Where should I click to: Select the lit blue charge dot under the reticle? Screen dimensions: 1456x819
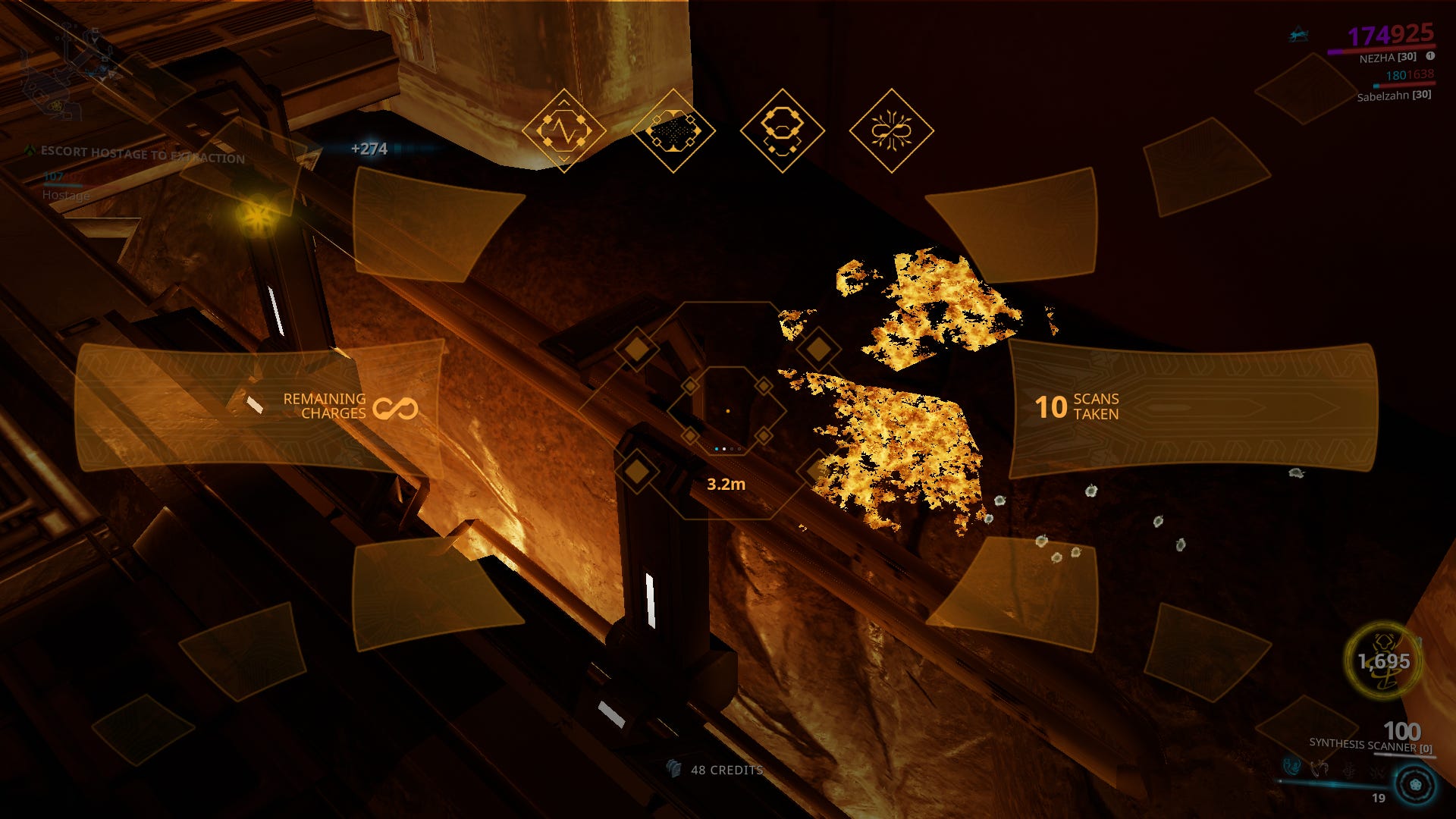pos(717,449)
